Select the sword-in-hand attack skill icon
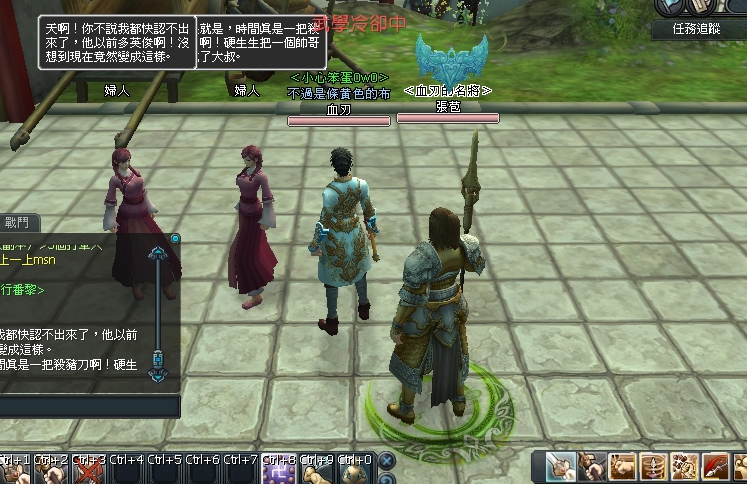 560,467
